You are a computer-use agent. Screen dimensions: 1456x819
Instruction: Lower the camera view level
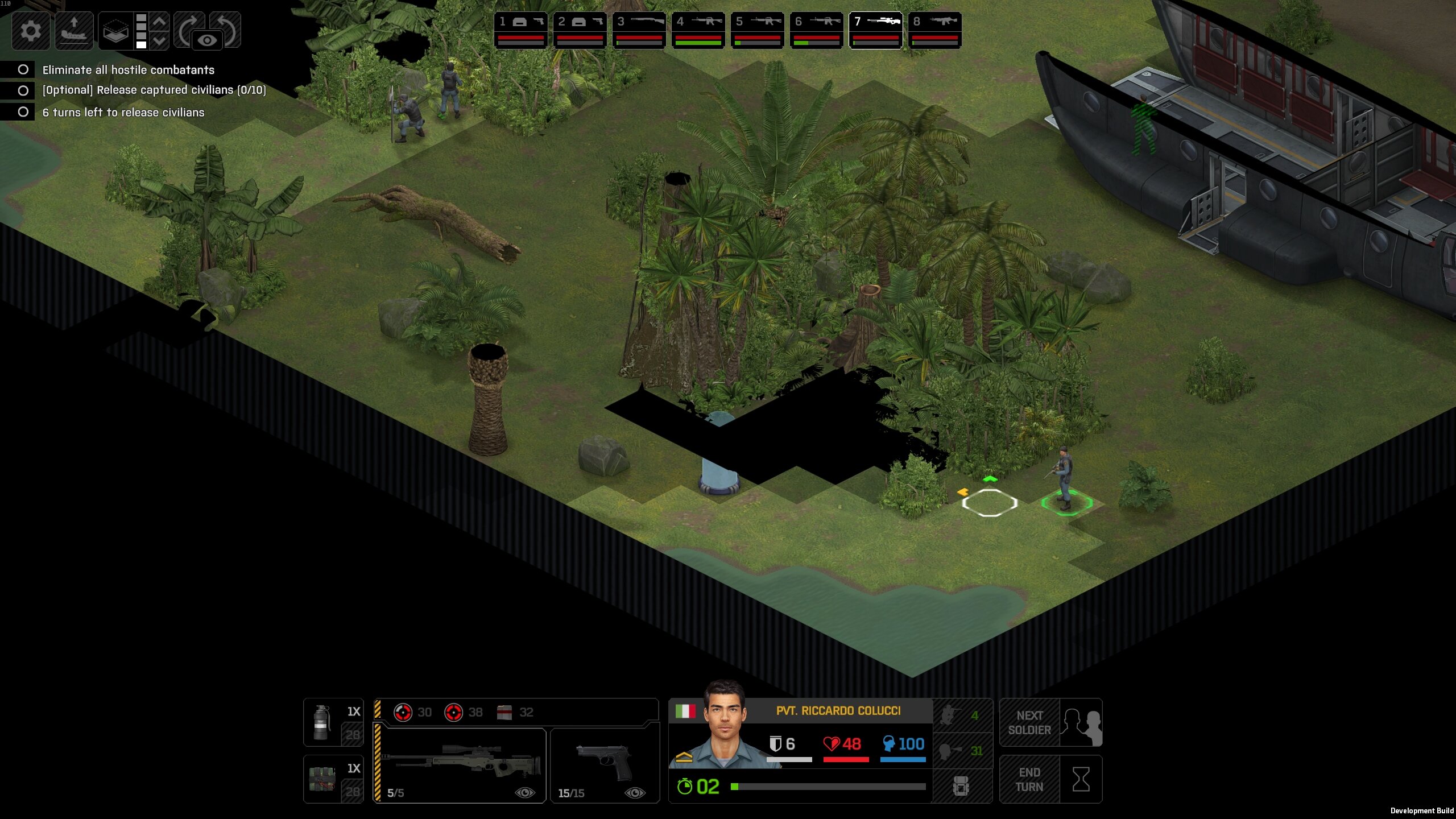point(160,40)
